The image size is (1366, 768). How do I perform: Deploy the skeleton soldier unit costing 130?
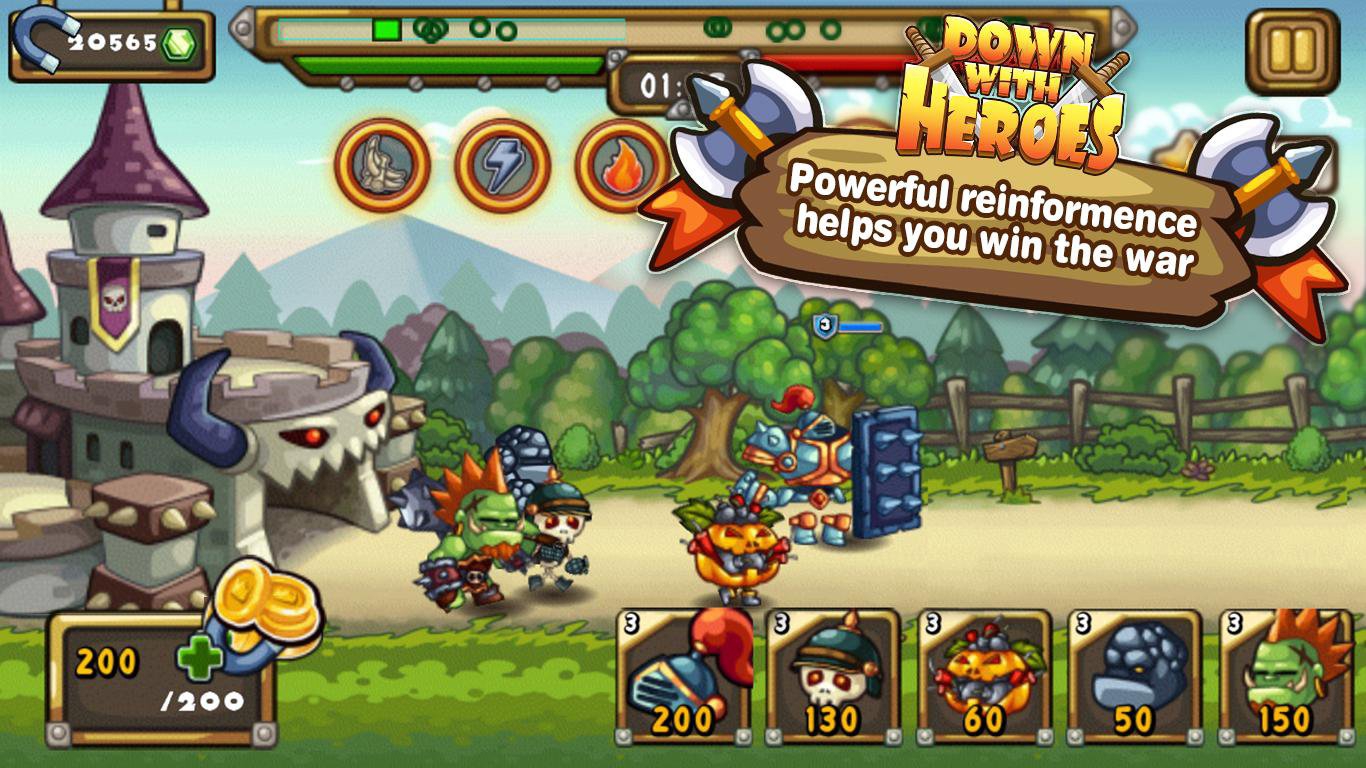pyautogui.click(x=834, y=677)
